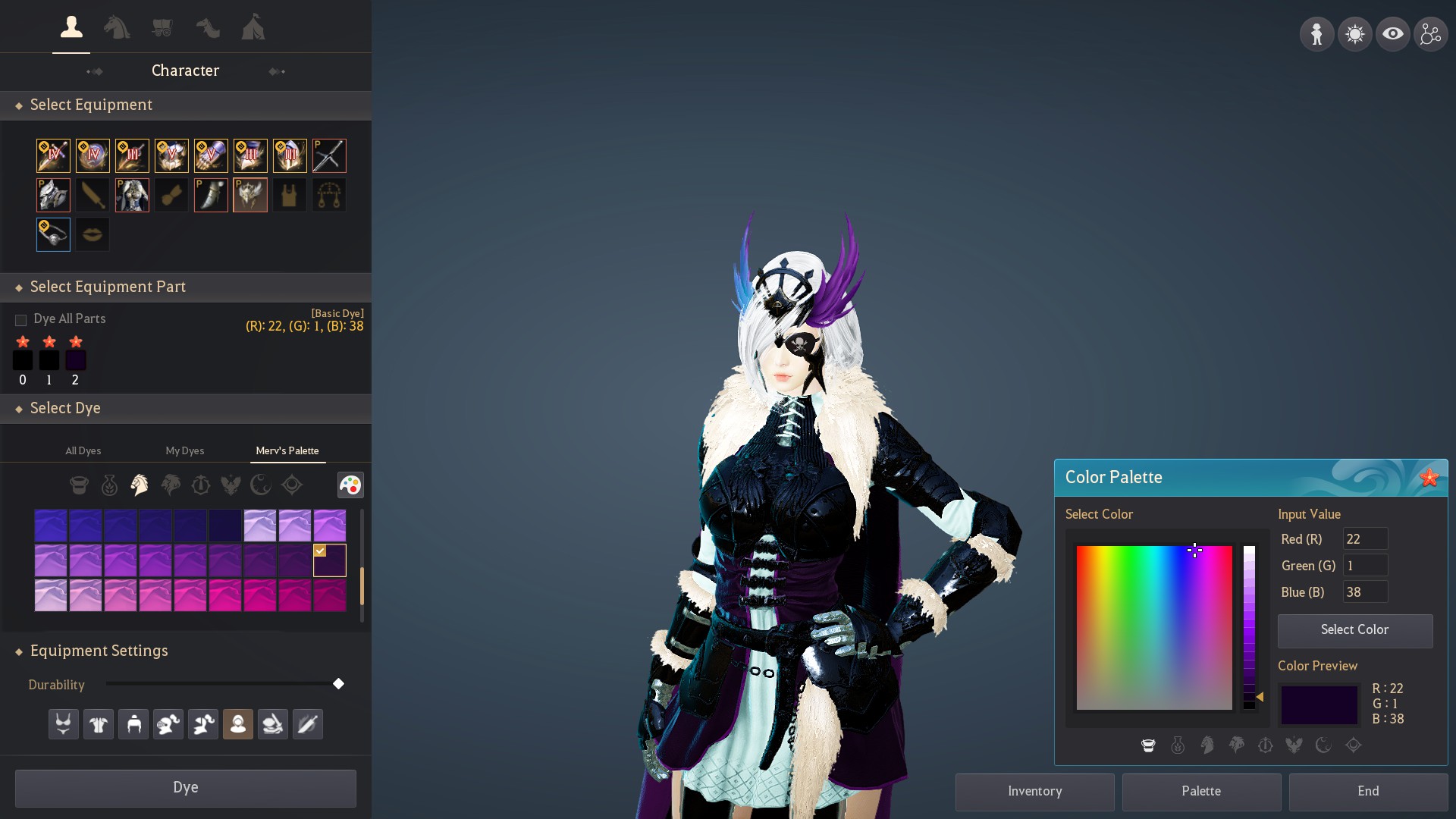Open the All Dyes tab

83,450
